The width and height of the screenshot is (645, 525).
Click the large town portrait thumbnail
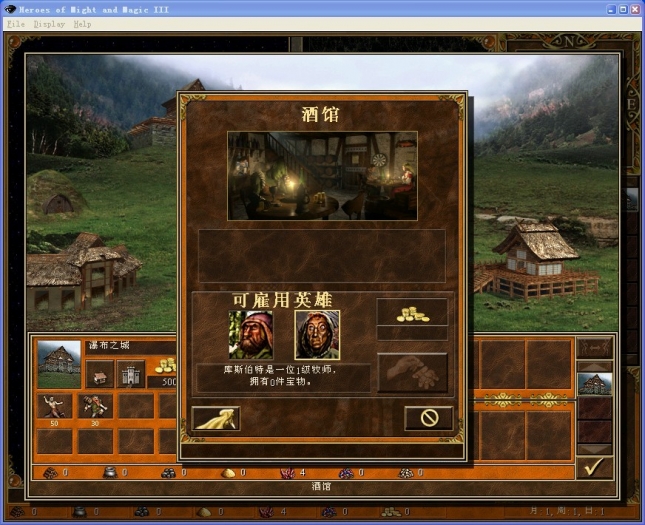tap(59, 364)
